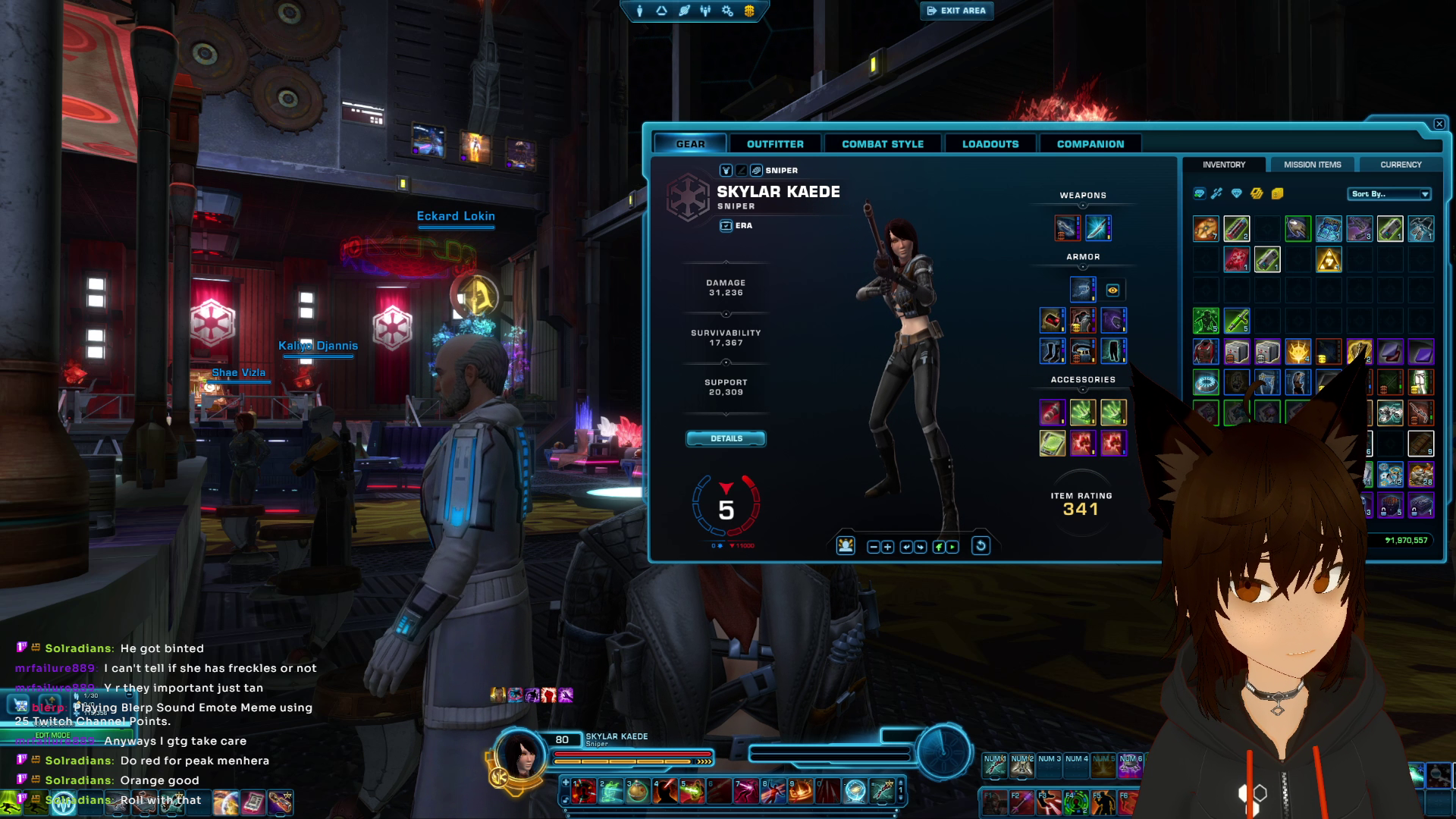This screenshot has height=819, width=1456.
Task: Select the green equipped relic slot
Action: 1052,443
